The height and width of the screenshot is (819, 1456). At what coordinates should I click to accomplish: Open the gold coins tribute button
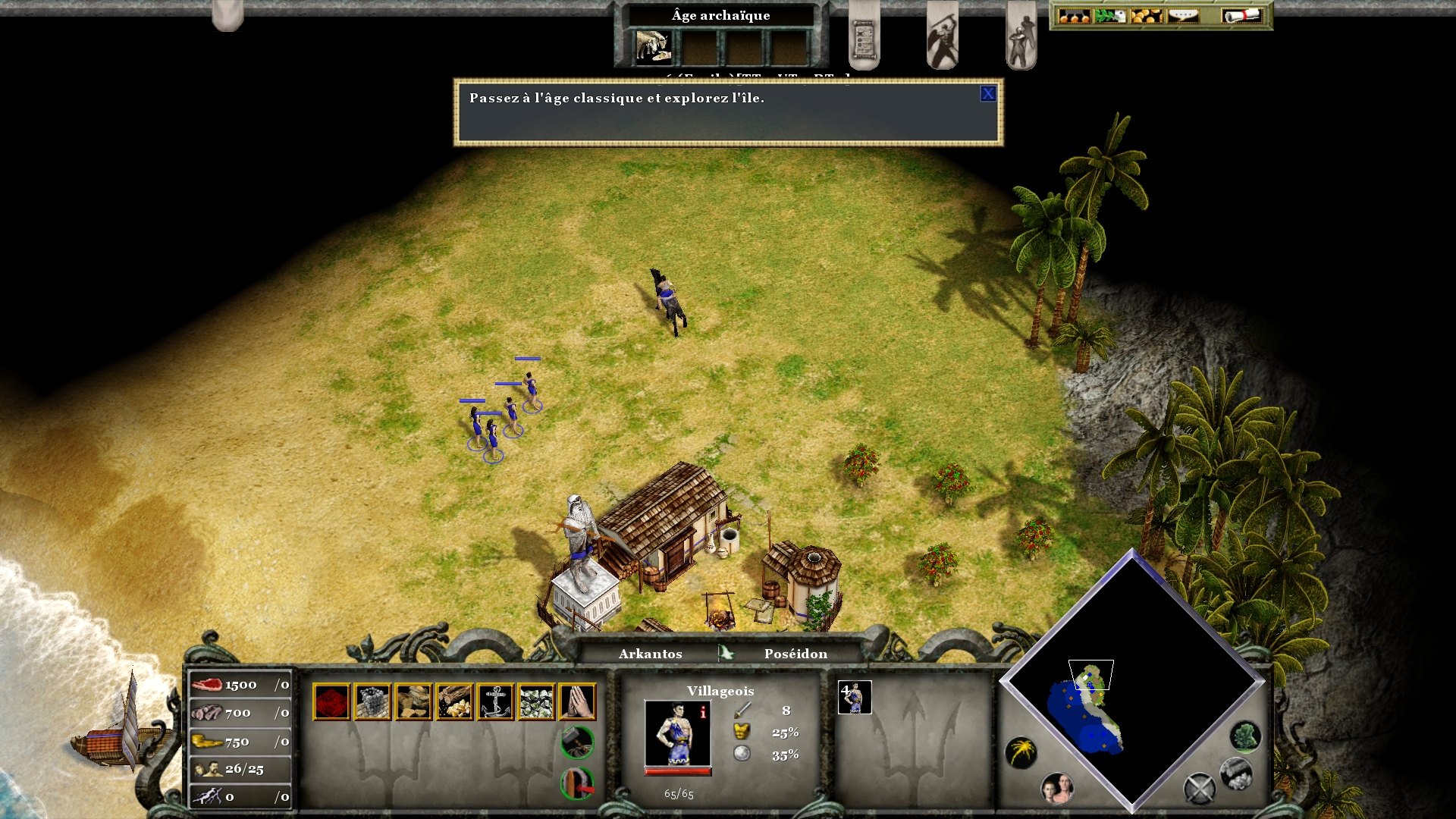pos(1146,16)
